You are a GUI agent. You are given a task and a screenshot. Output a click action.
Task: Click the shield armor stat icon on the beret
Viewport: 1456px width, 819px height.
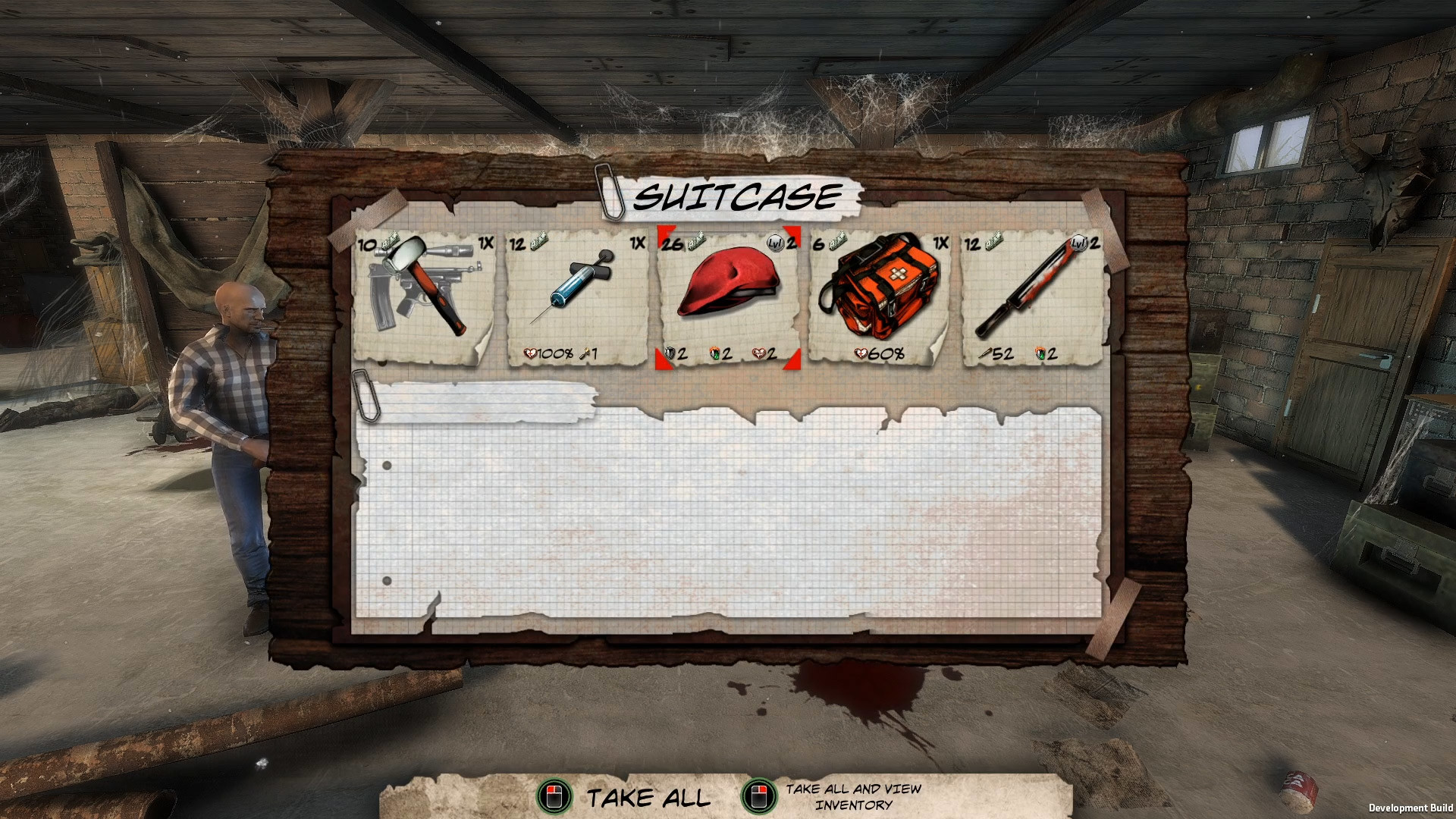point(670,353)
